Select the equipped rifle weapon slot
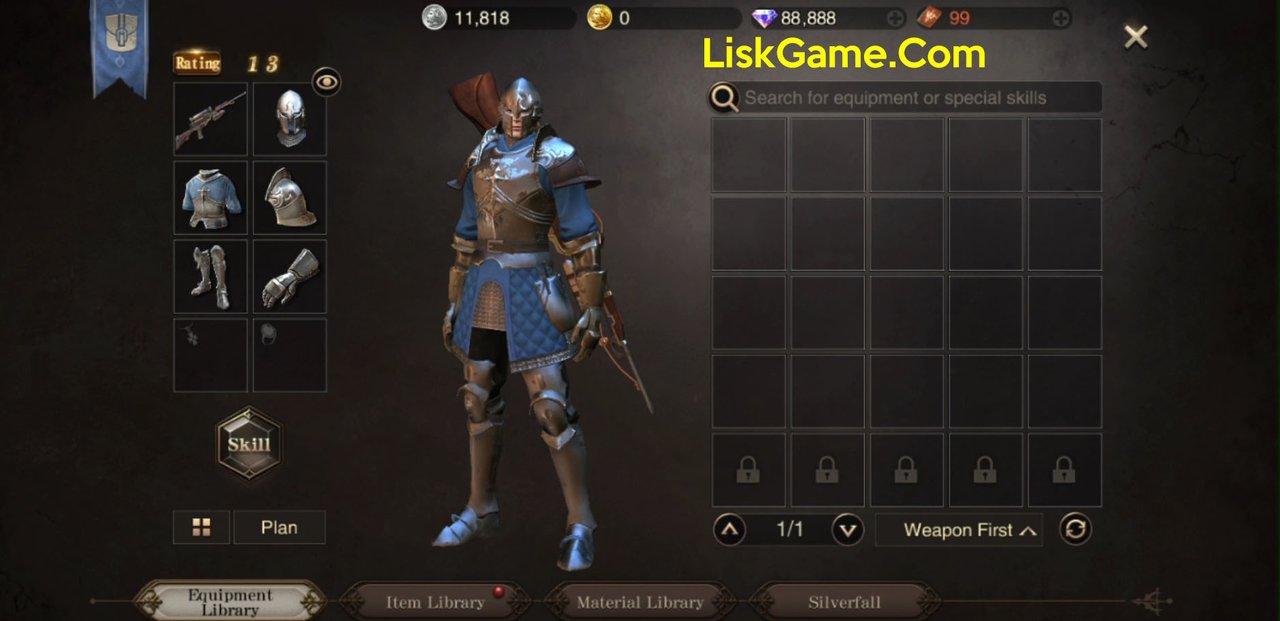Screen dimensions: 1280x621 210,119
